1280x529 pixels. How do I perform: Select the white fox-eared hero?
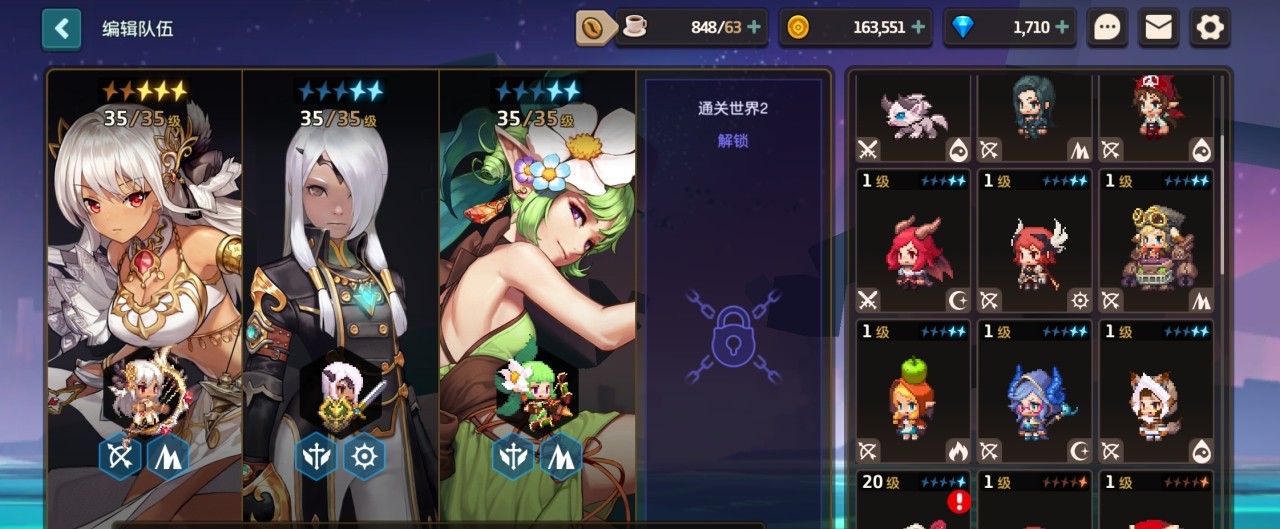[x=1157, y=393]
